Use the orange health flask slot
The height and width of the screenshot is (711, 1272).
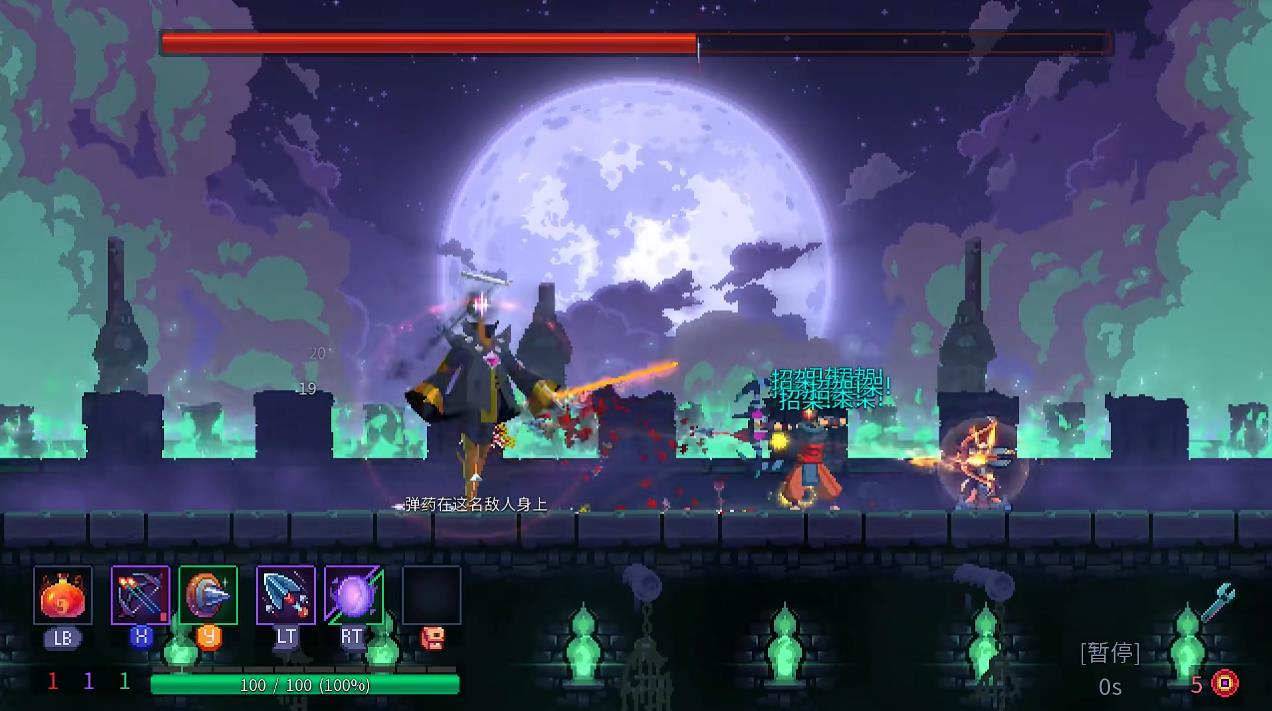pos(63,596)
